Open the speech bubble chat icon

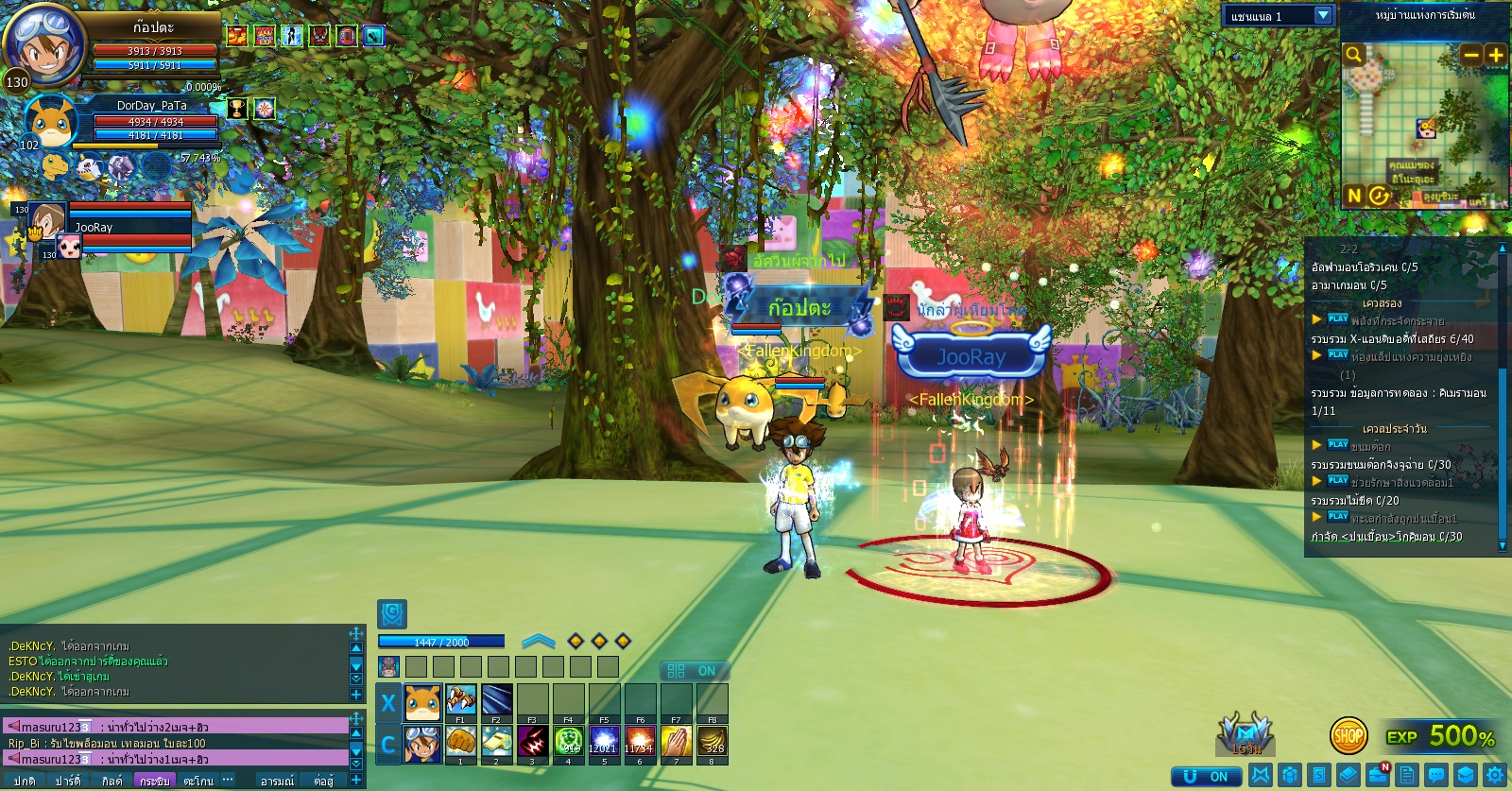1436,775
